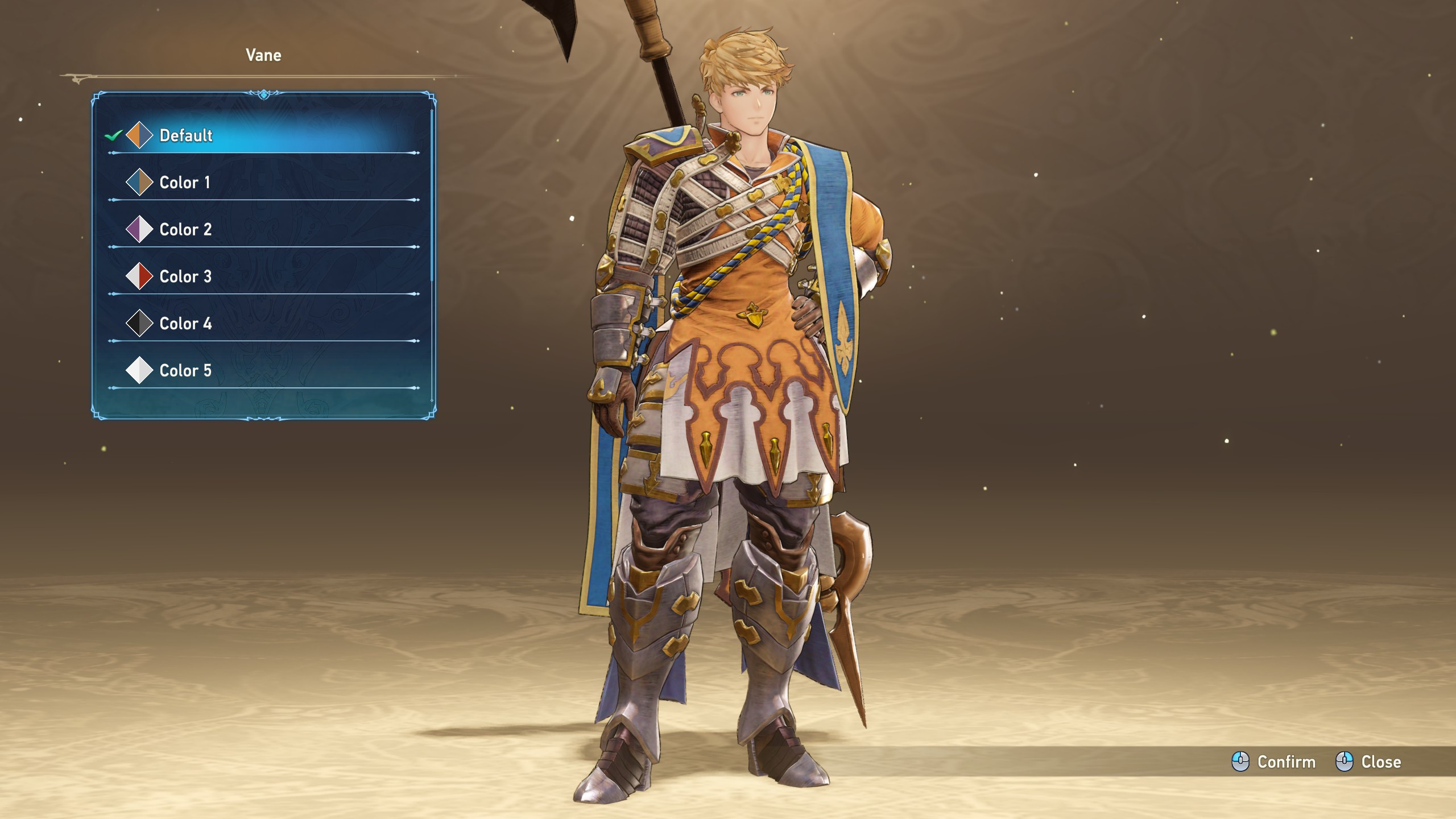The width and height of the screenshot is (1456, 819).
Task: Switch to the Color 3 outfit
Action: click(x=185, y=277)
